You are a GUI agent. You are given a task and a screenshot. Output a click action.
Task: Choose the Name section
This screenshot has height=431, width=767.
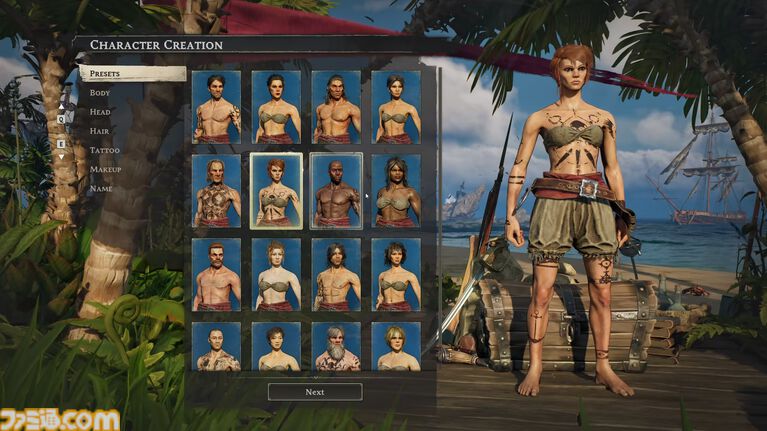(x=101, y=188)
